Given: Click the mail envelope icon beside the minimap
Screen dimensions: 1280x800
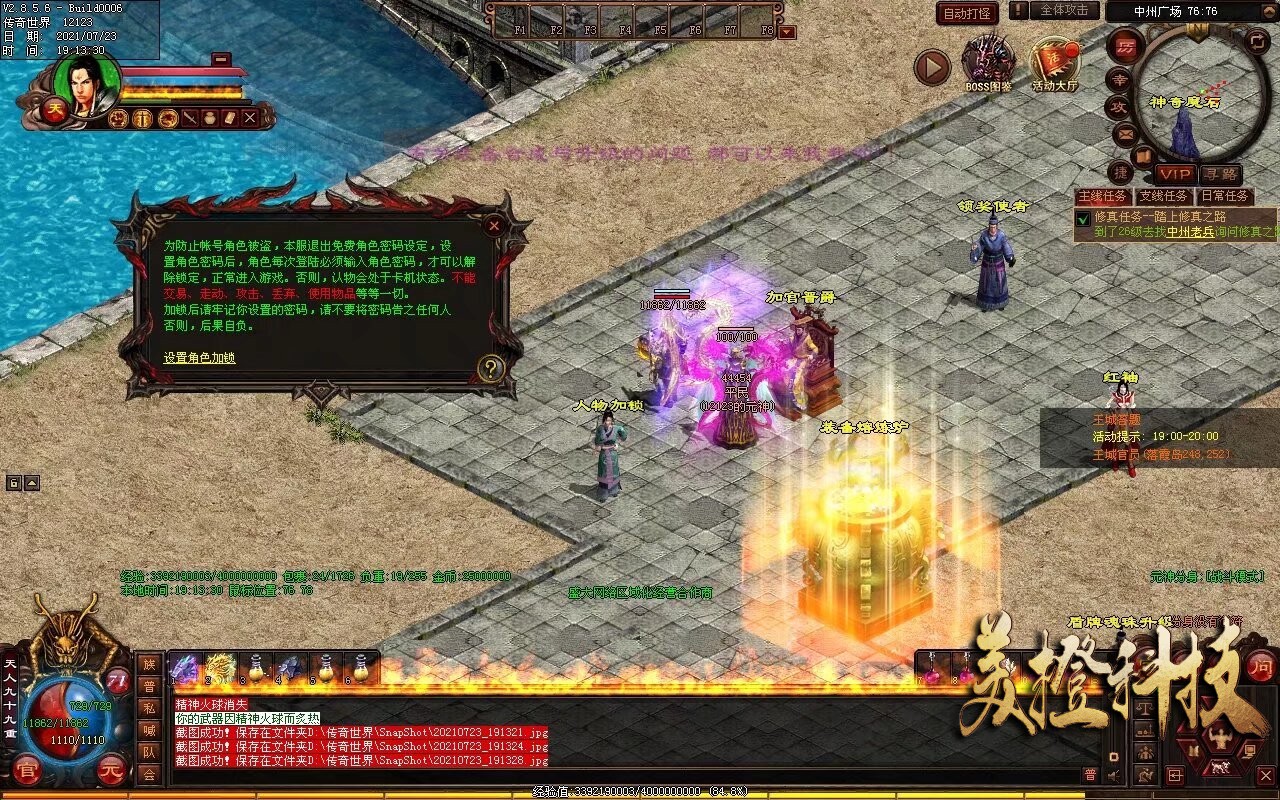Looking at the screenshot, I should 1125,132.
